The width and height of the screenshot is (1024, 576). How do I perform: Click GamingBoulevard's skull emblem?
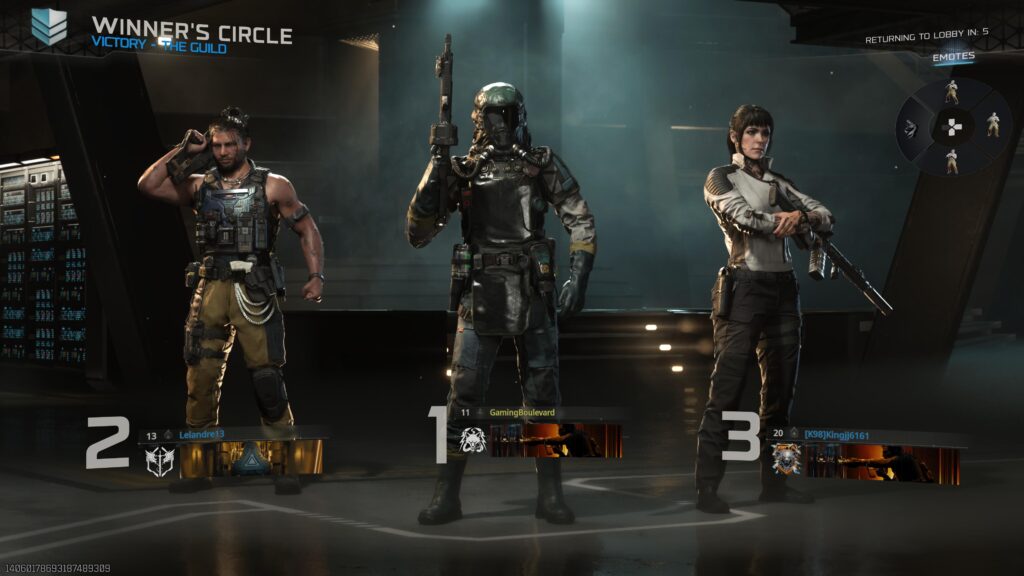(x=472, y=440)
